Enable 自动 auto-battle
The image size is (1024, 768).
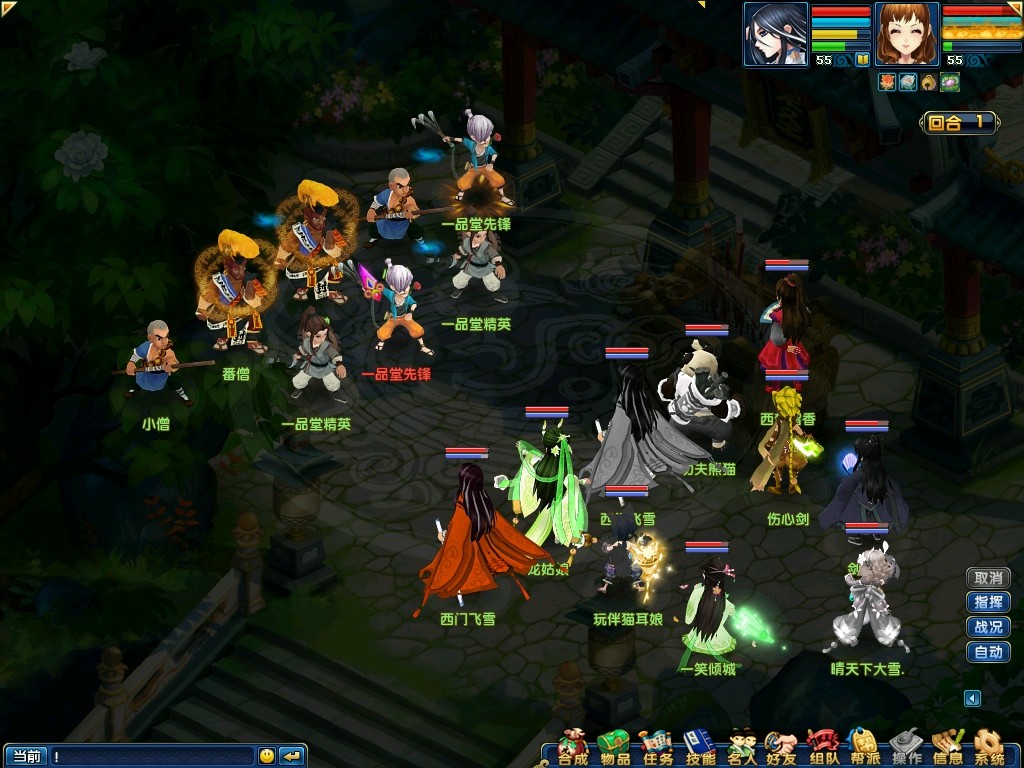[988, 652]
